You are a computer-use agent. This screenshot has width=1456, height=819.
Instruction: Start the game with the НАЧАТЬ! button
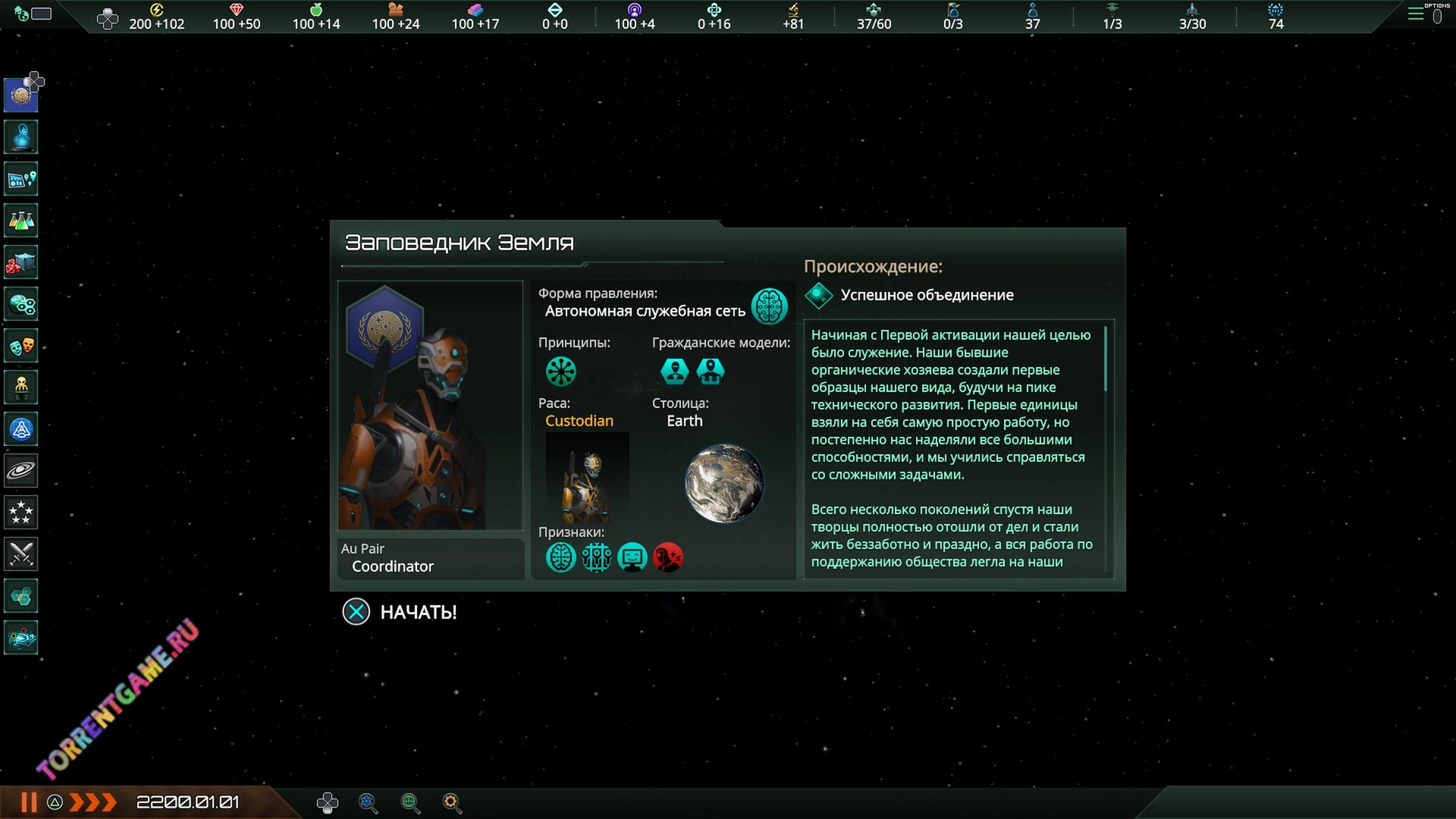point(400,612)
